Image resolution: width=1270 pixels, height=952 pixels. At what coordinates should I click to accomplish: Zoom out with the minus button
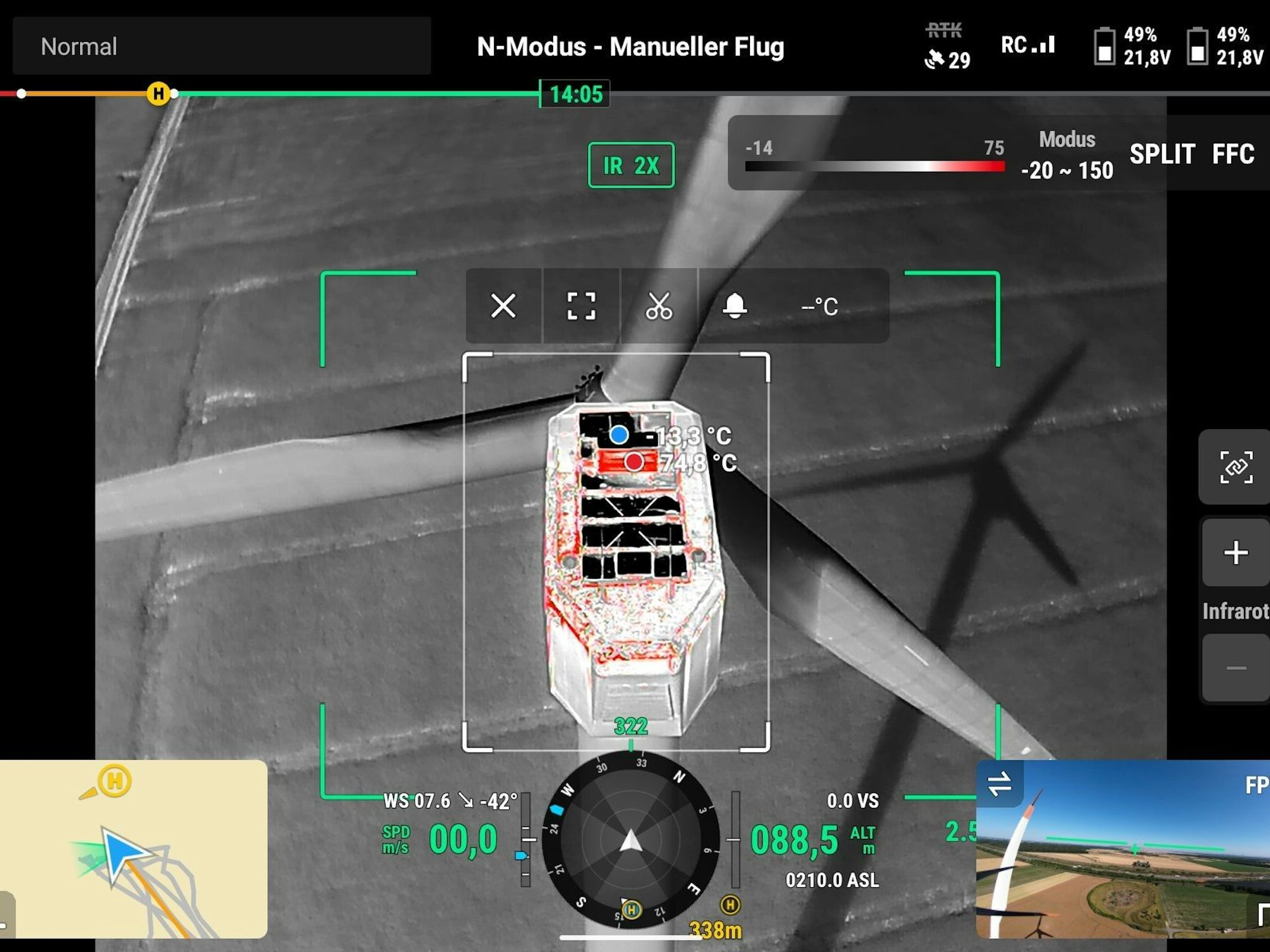coord(1235,668)
